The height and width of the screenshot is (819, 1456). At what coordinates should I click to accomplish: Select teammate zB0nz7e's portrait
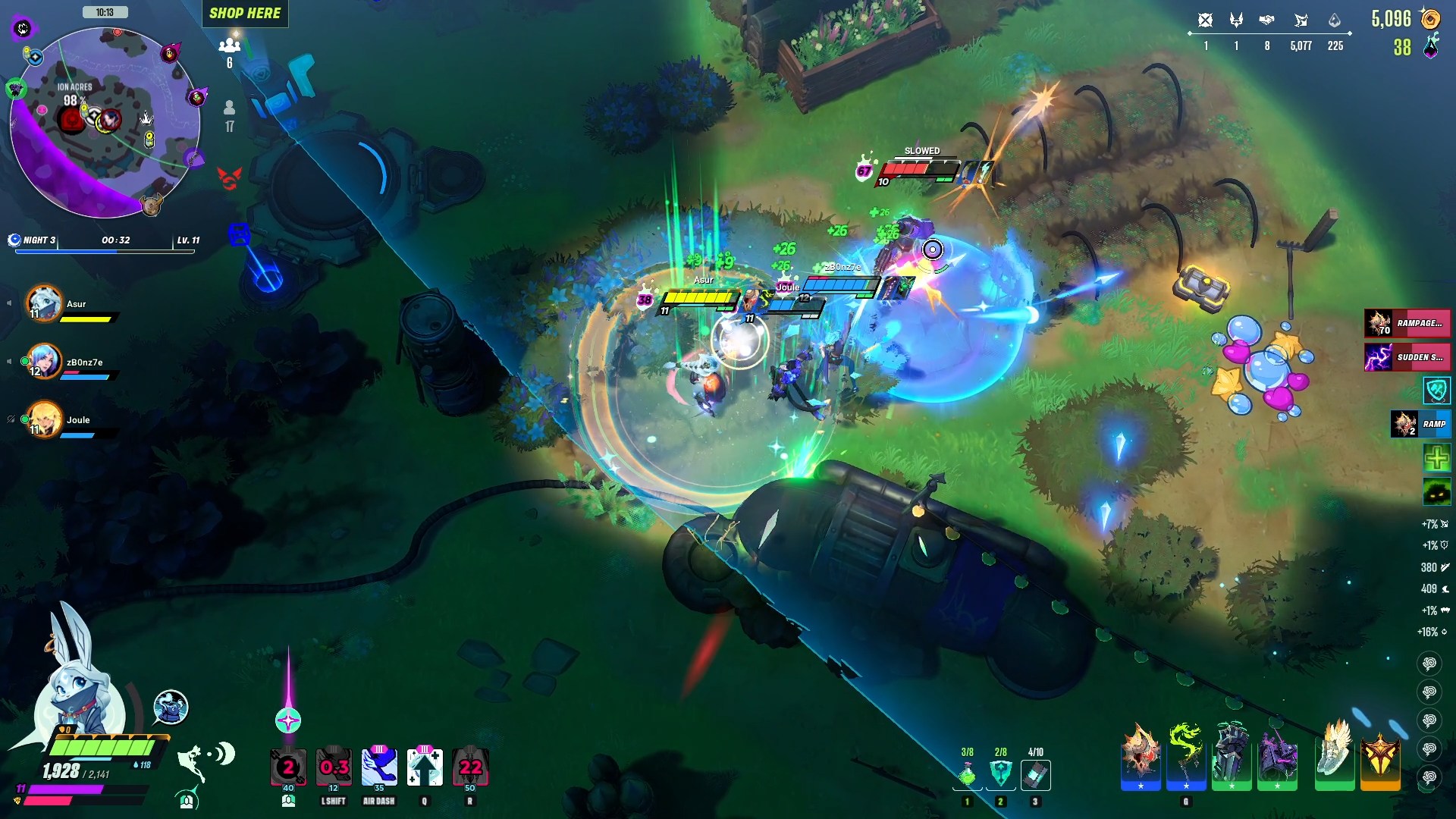(45, 362)
